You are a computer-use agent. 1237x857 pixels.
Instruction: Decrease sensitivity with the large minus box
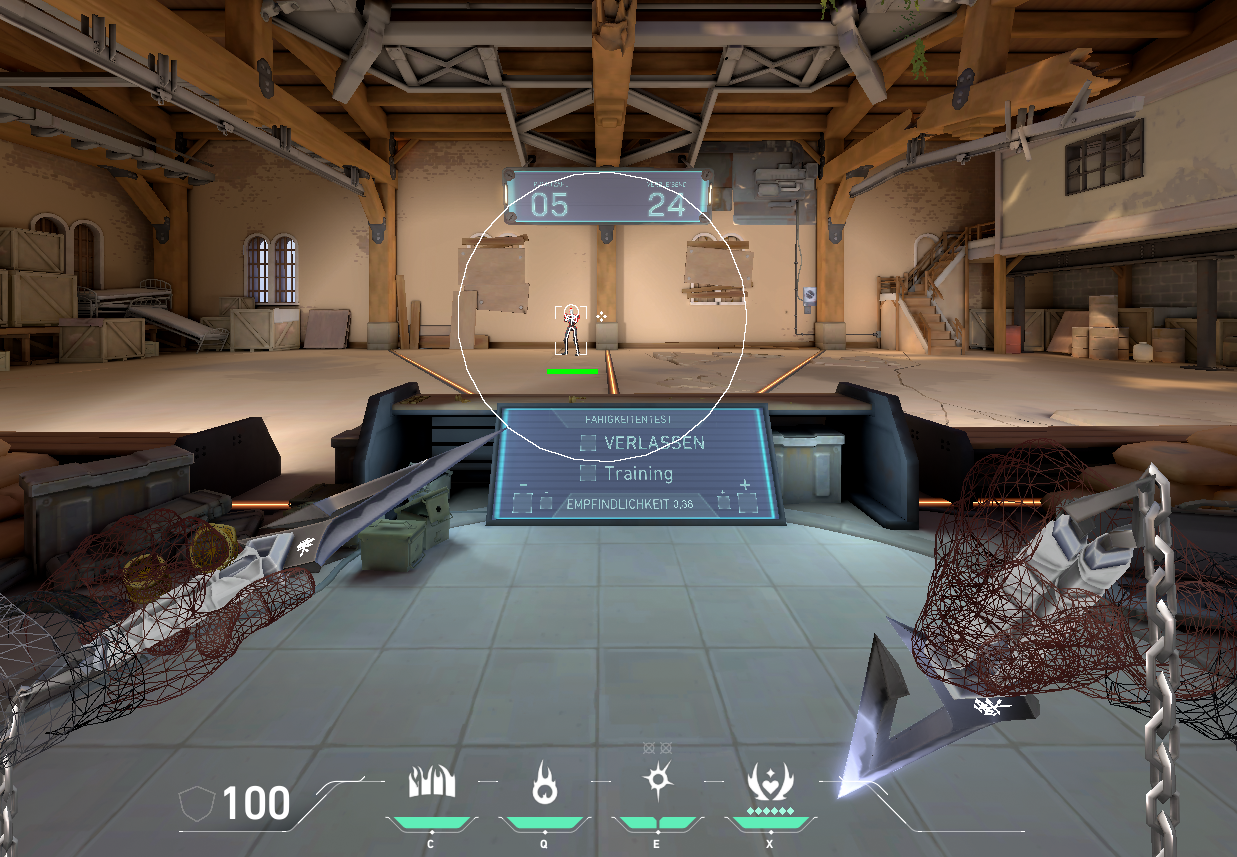pyautogui.click(x=523, y=502)
